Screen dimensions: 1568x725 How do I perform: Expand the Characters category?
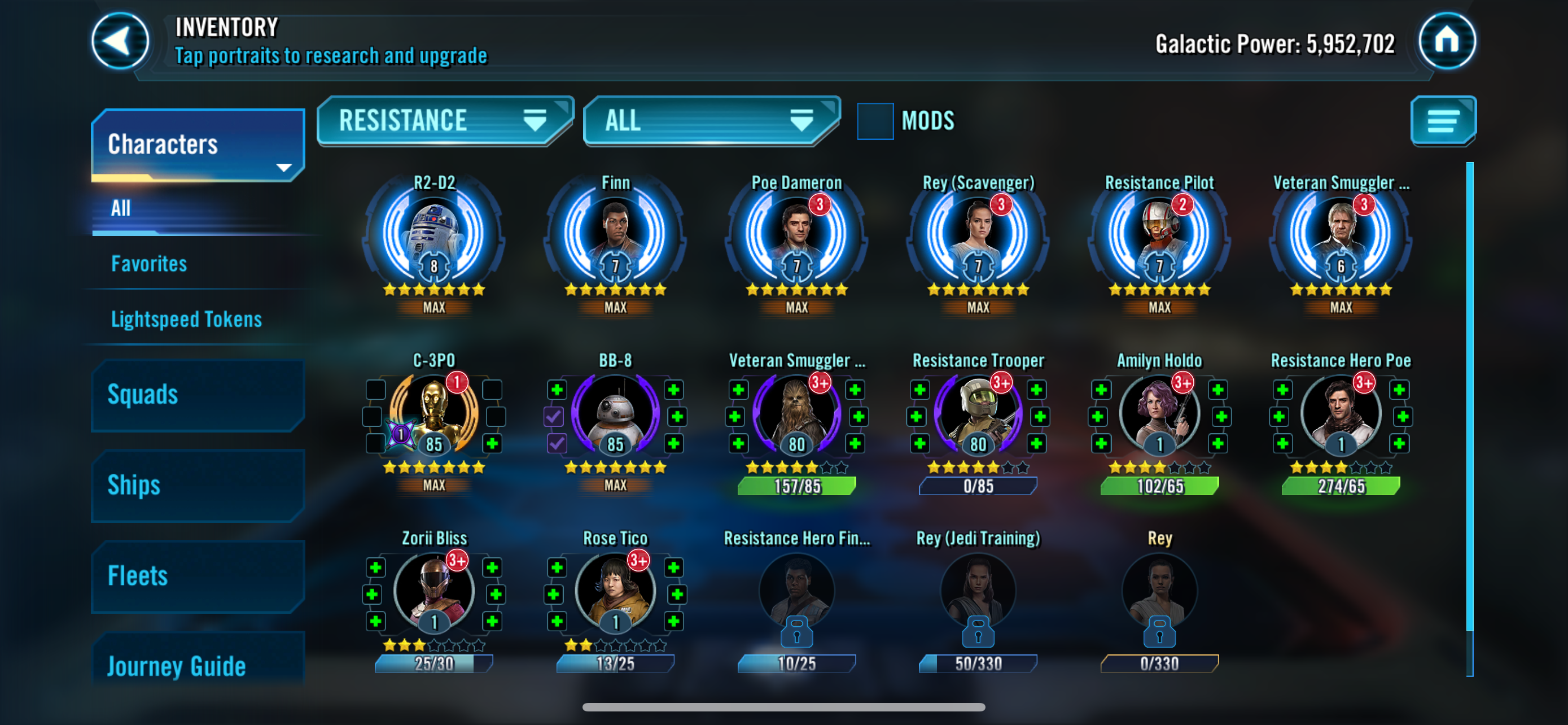coord(198,145)
